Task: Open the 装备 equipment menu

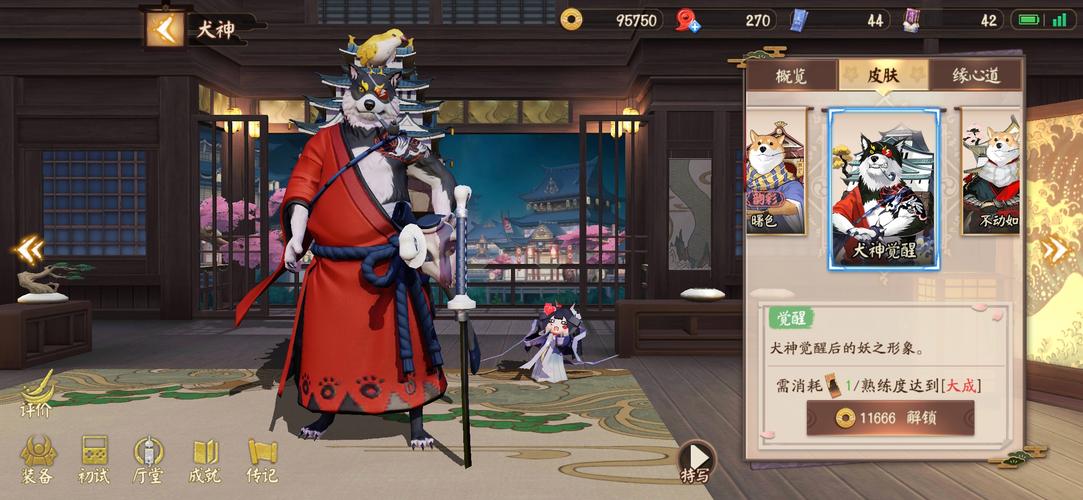Action: pyautogui.click(x=38, y=460)
